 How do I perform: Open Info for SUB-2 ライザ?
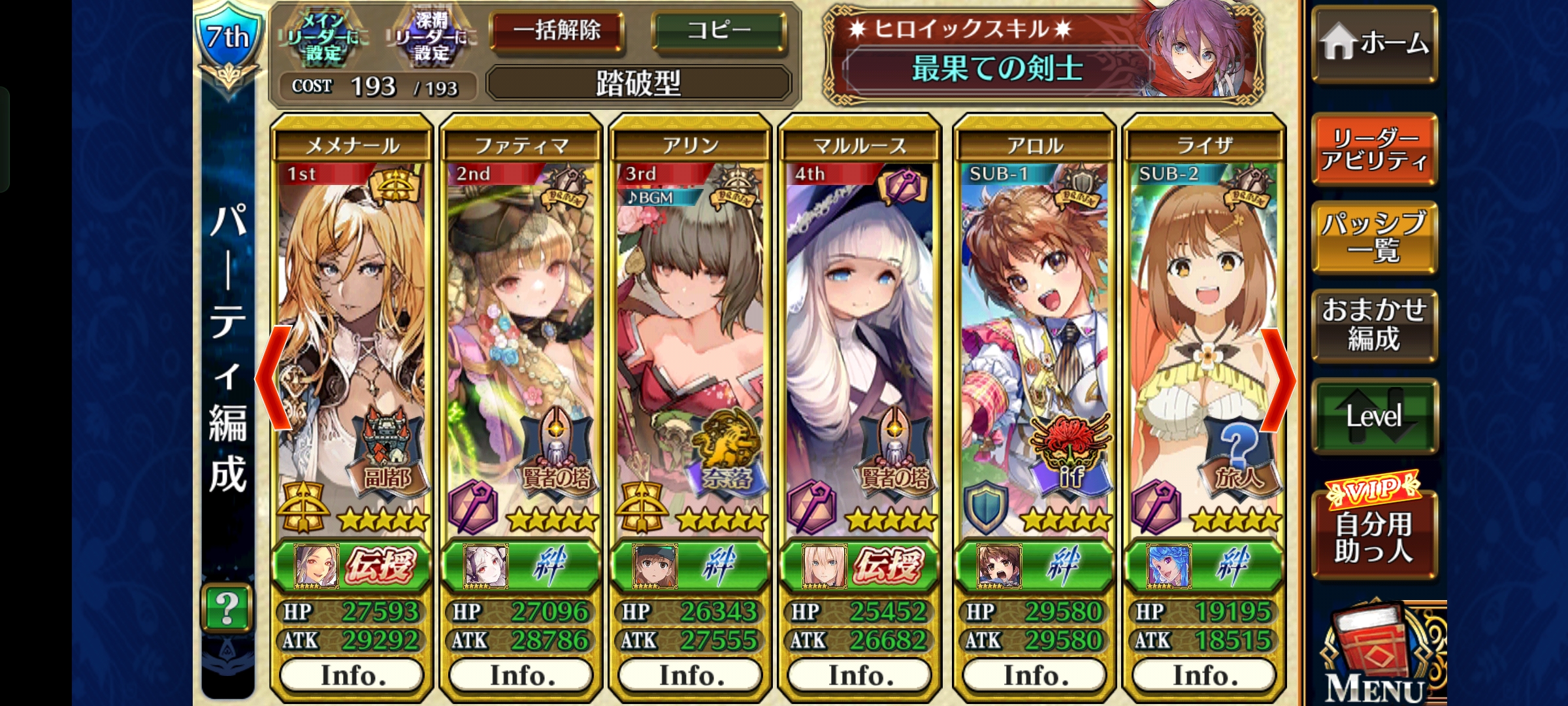coord(1203,675)
